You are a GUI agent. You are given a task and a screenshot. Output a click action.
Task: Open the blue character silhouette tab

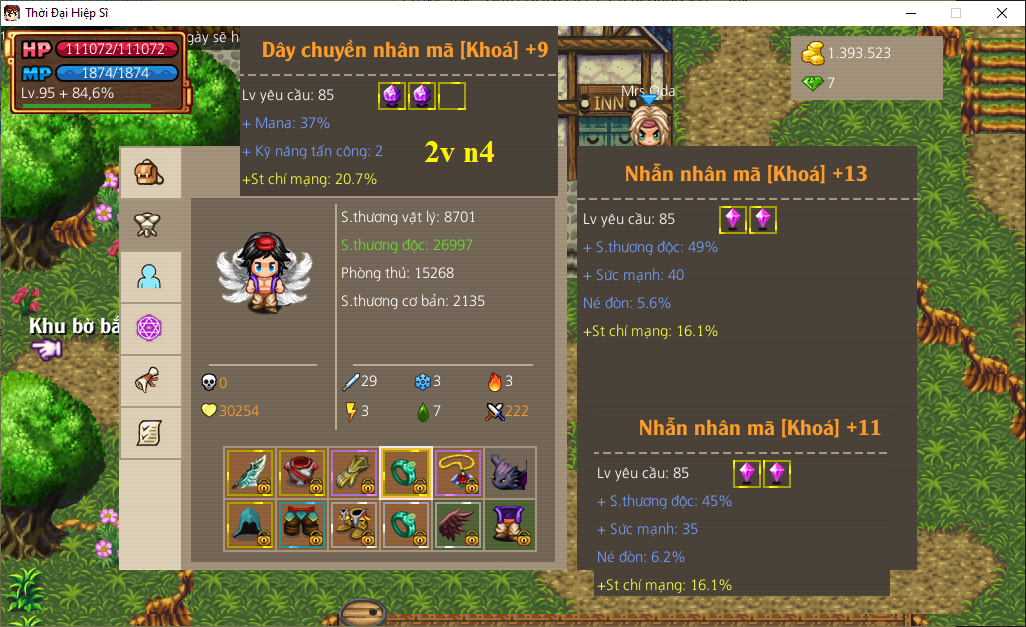point(150,276)
